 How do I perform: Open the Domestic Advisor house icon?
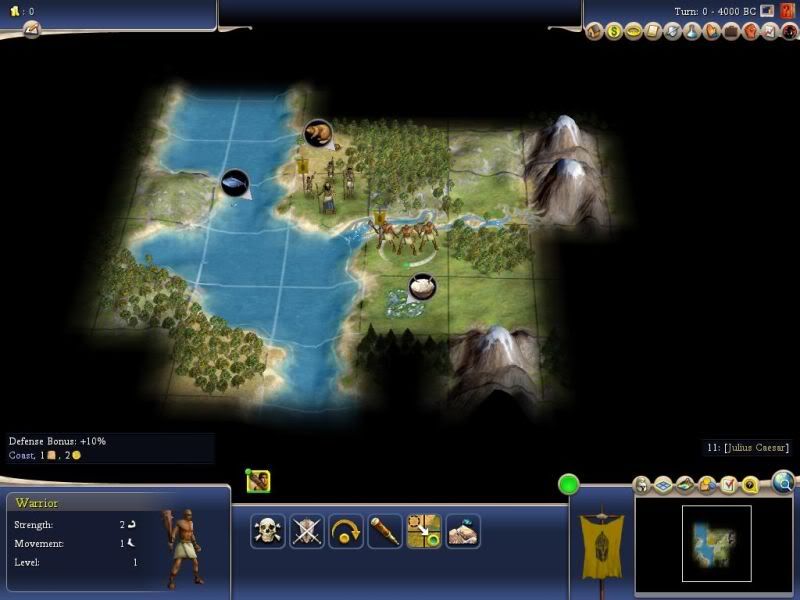[x=595, y=32]
